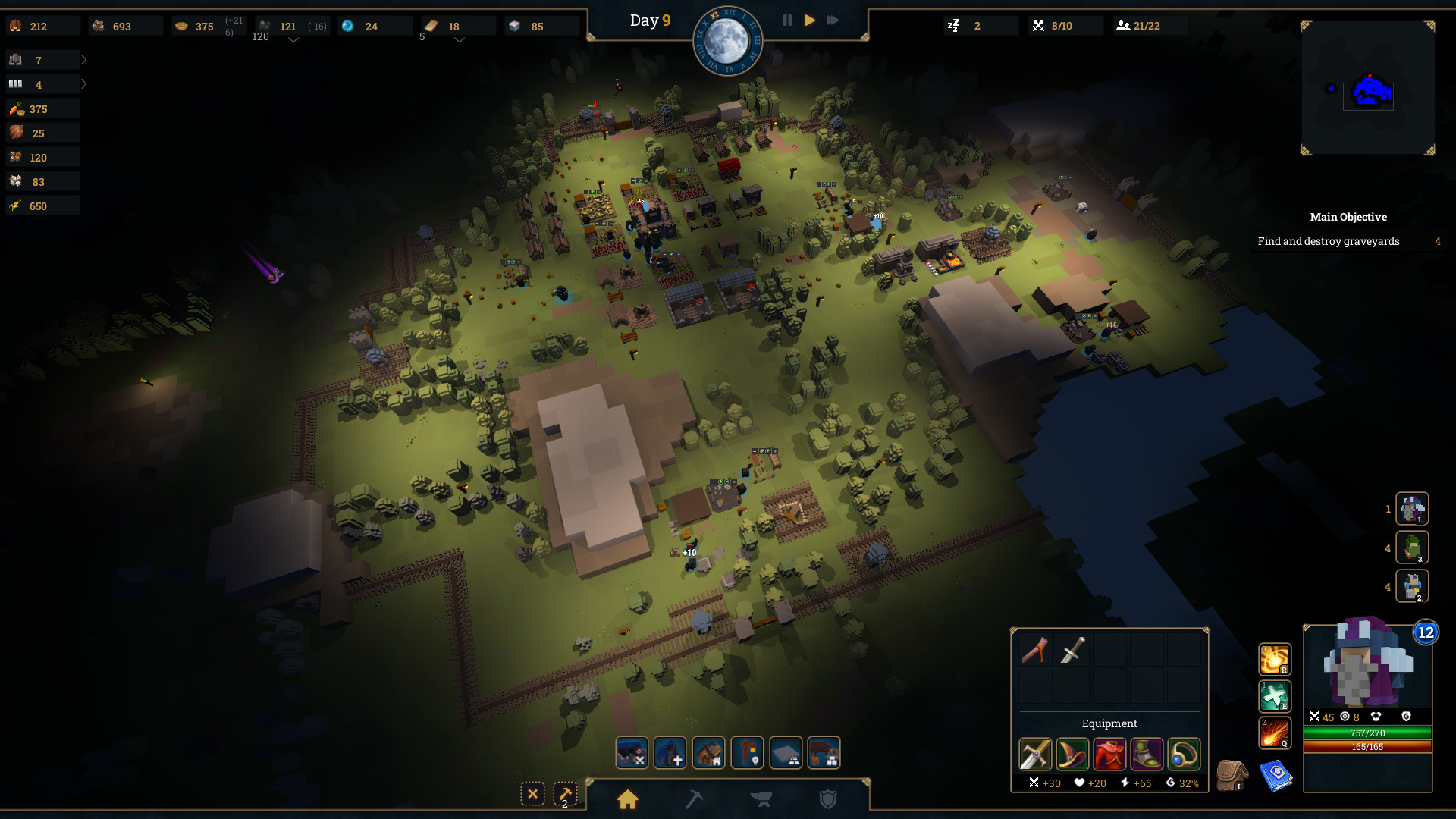Select the equipped wizard hat slot
Image resolution: width=1456 pixels, height=819 pixels.
pyautogui.click(x=1072, y=755)
